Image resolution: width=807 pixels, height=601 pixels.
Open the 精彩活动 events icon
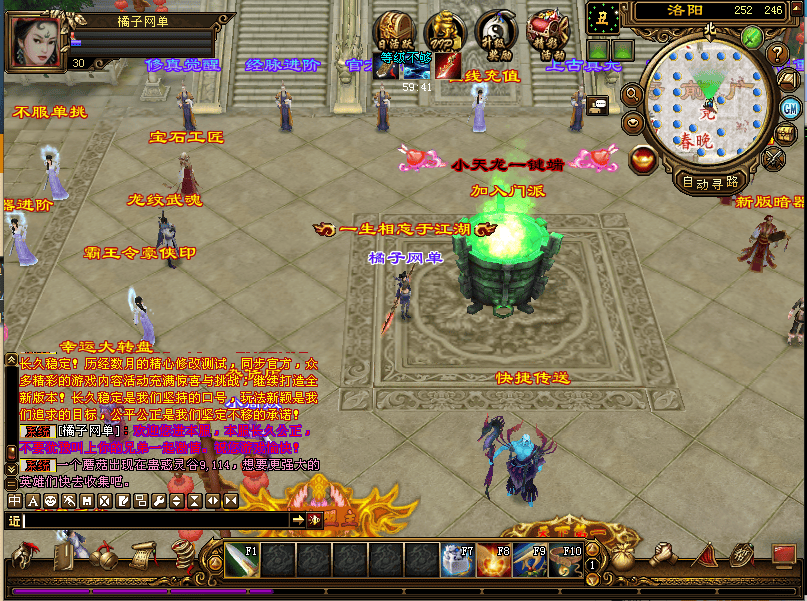pyautogui.click(x=547, y=32)
